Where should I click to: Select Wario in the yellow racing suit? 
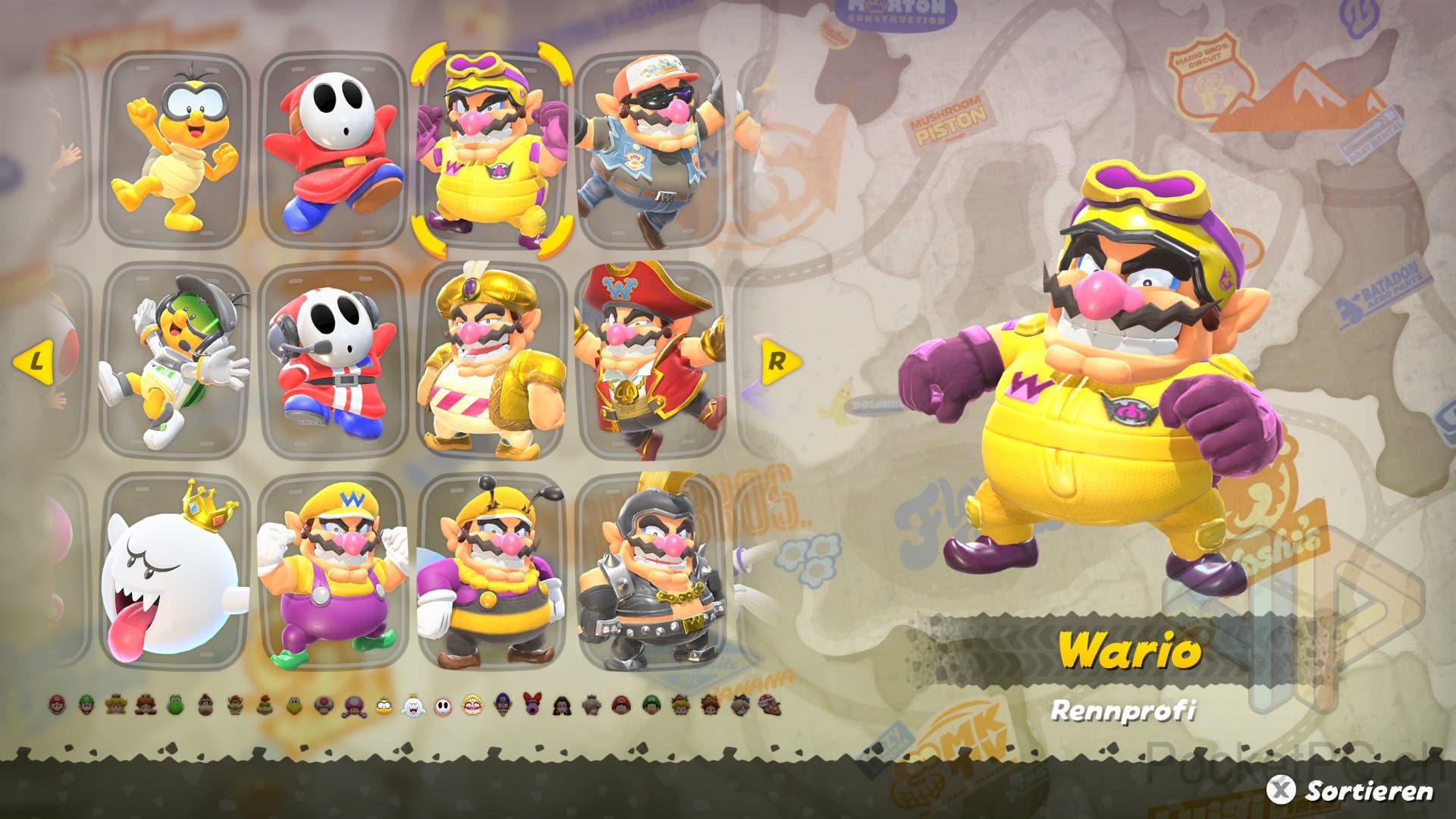pos(491,149)
